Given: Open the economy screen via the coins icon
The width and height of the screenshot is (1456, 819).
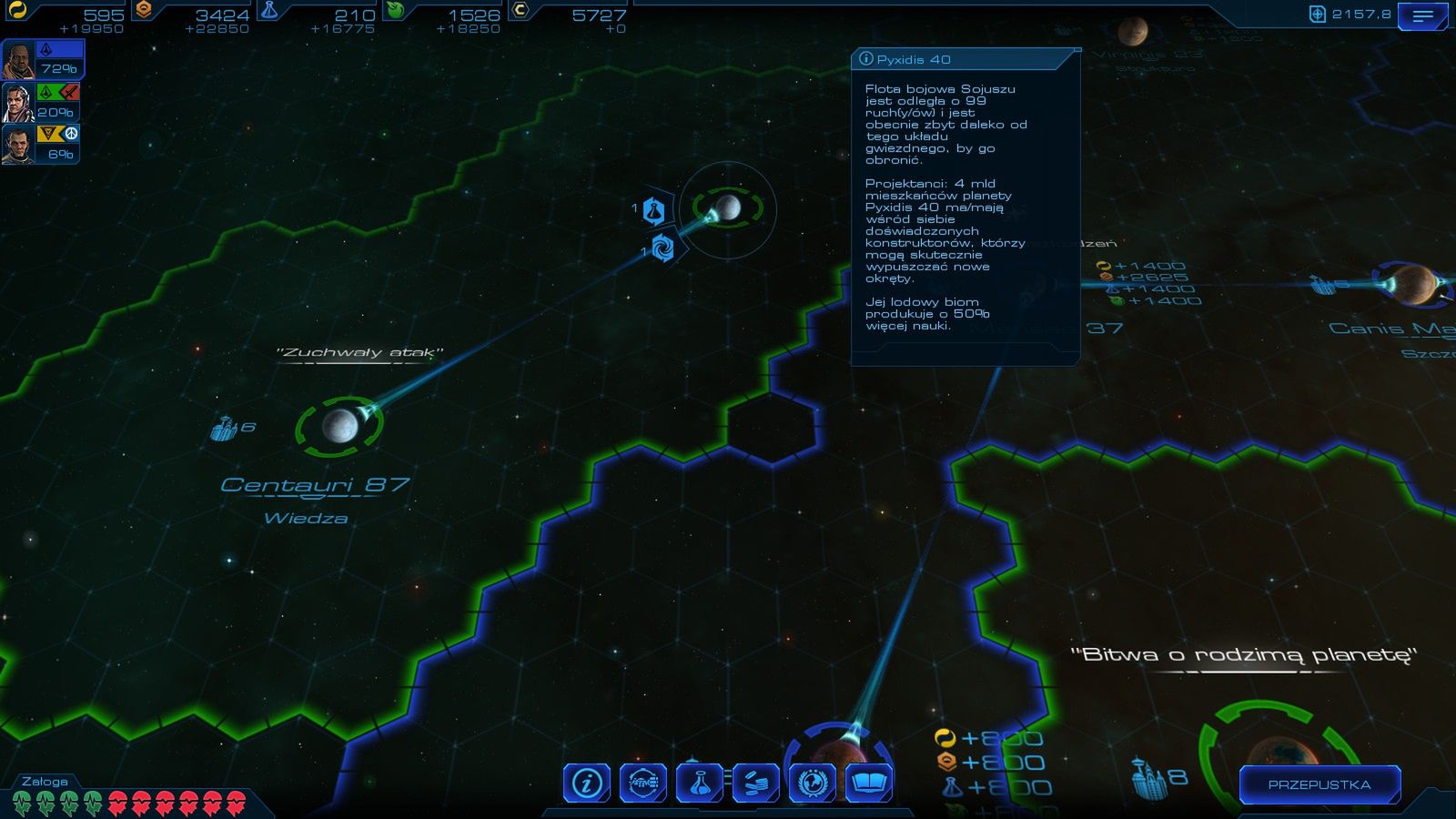Looking at the screenshot, I should coord(758,782).
